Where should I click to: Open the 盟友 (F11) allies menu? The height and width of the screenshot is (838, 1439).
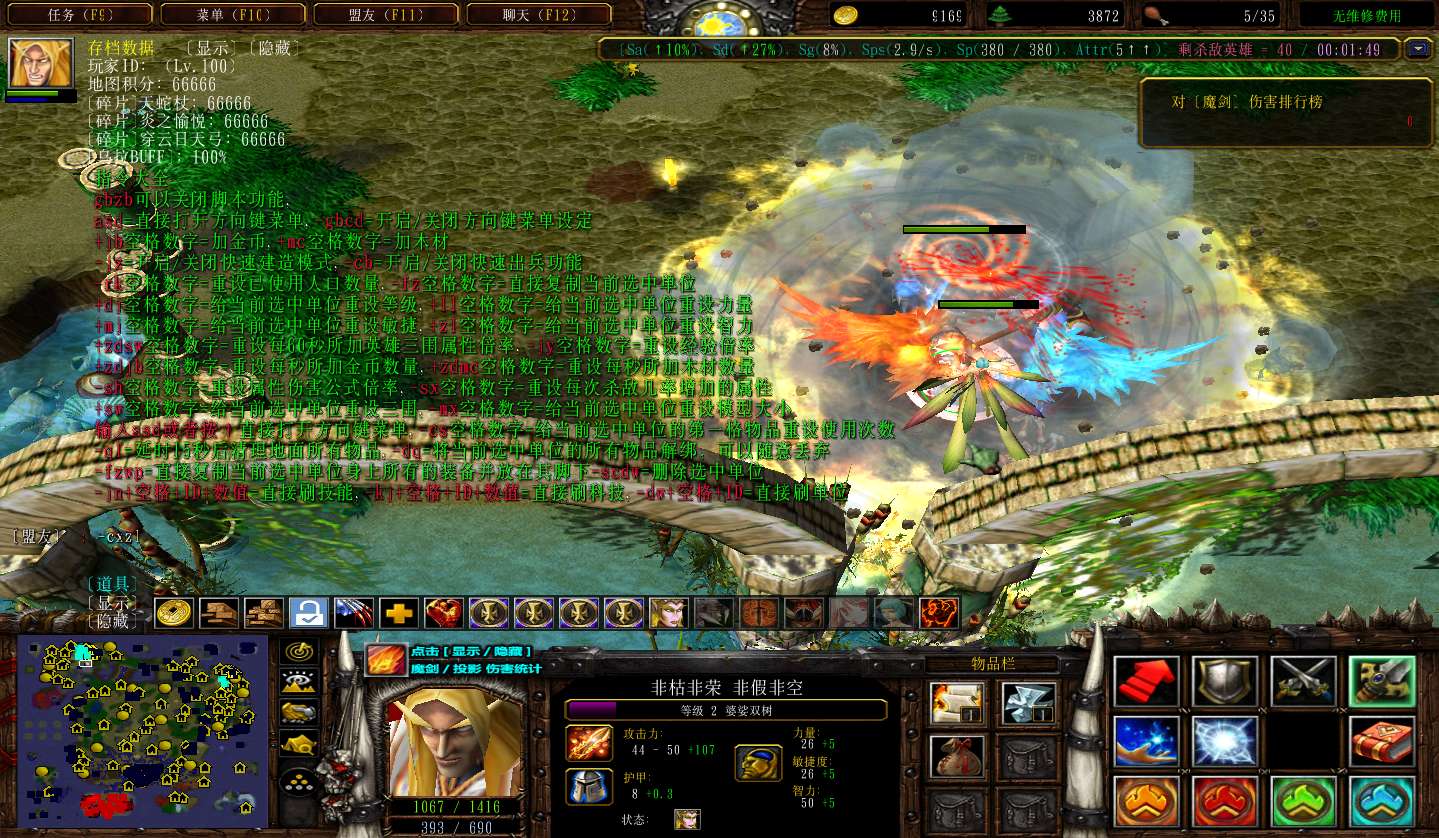(387, 15)
